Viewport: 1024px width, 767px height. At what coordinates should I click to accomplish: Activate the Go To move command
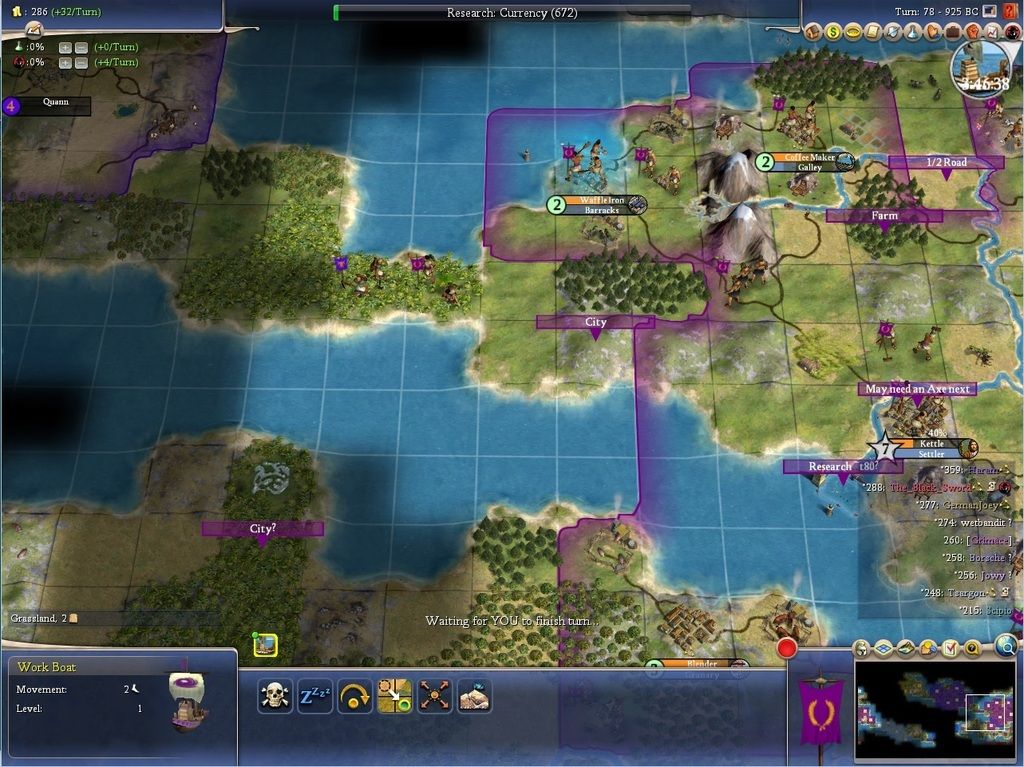click(394, 695)
